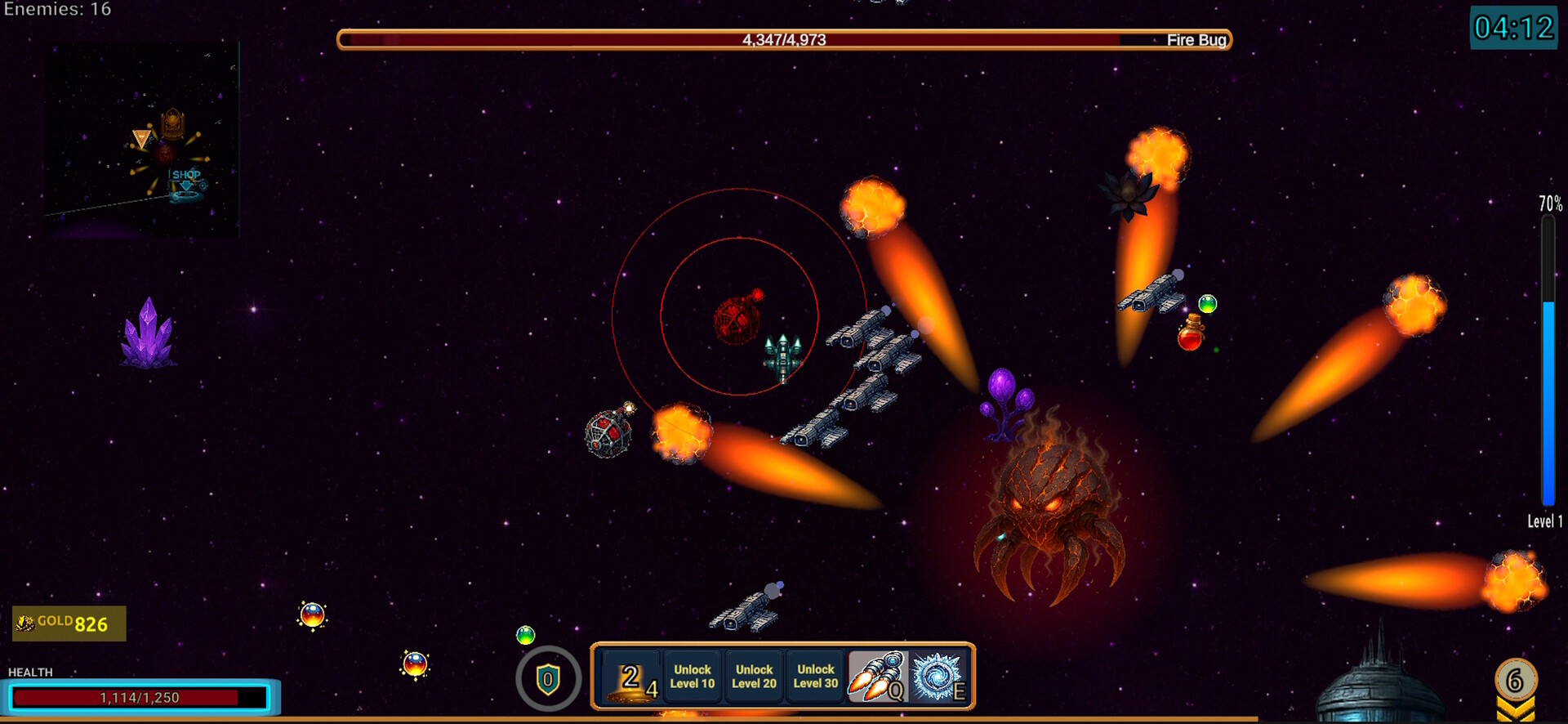Click the Enemies: 16 counter
The width and height of the screenshot is (1568, 724).
coord(57,11)
